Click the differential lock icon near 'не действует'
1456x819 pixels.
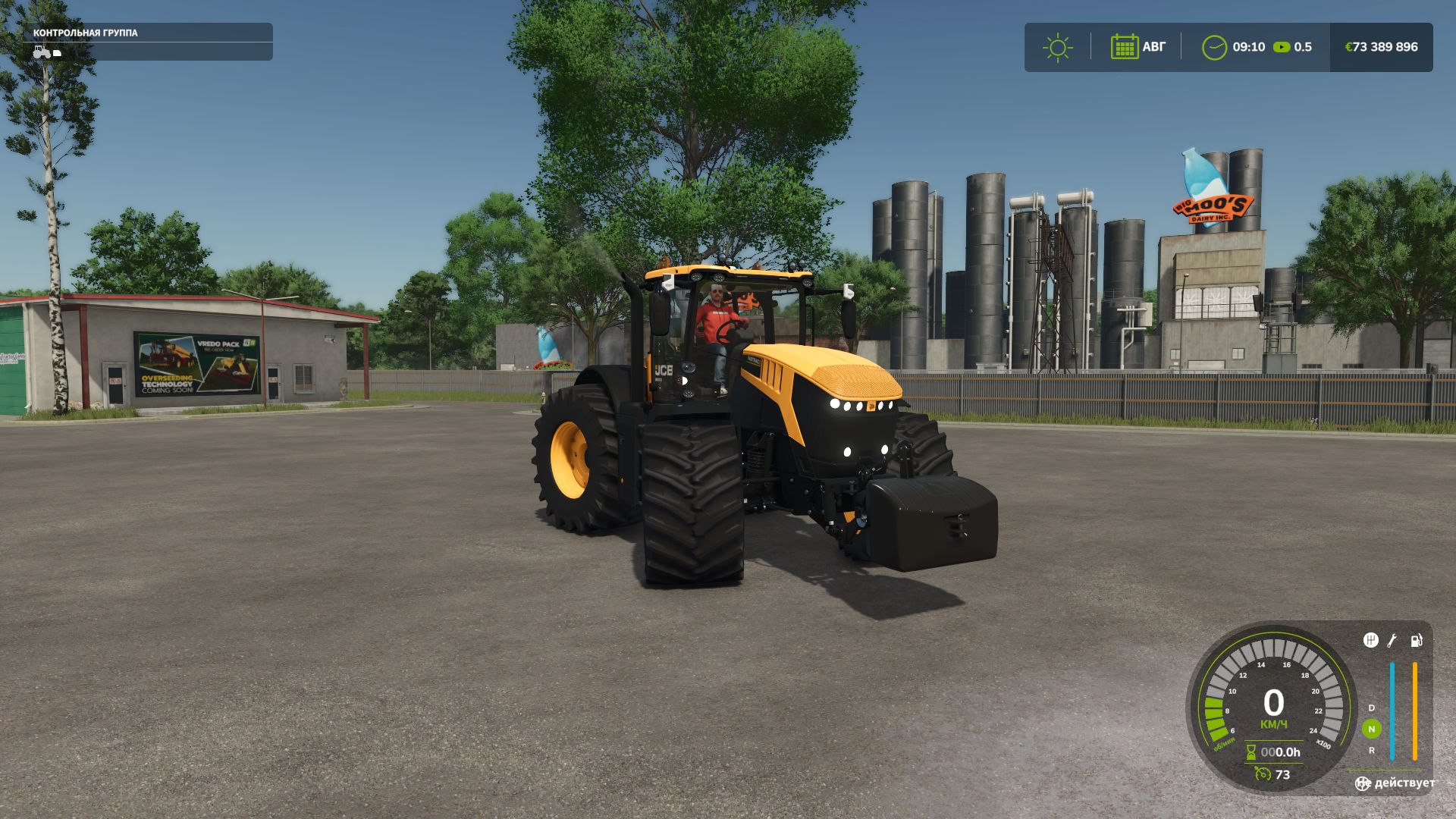(x=1363, y=783)
